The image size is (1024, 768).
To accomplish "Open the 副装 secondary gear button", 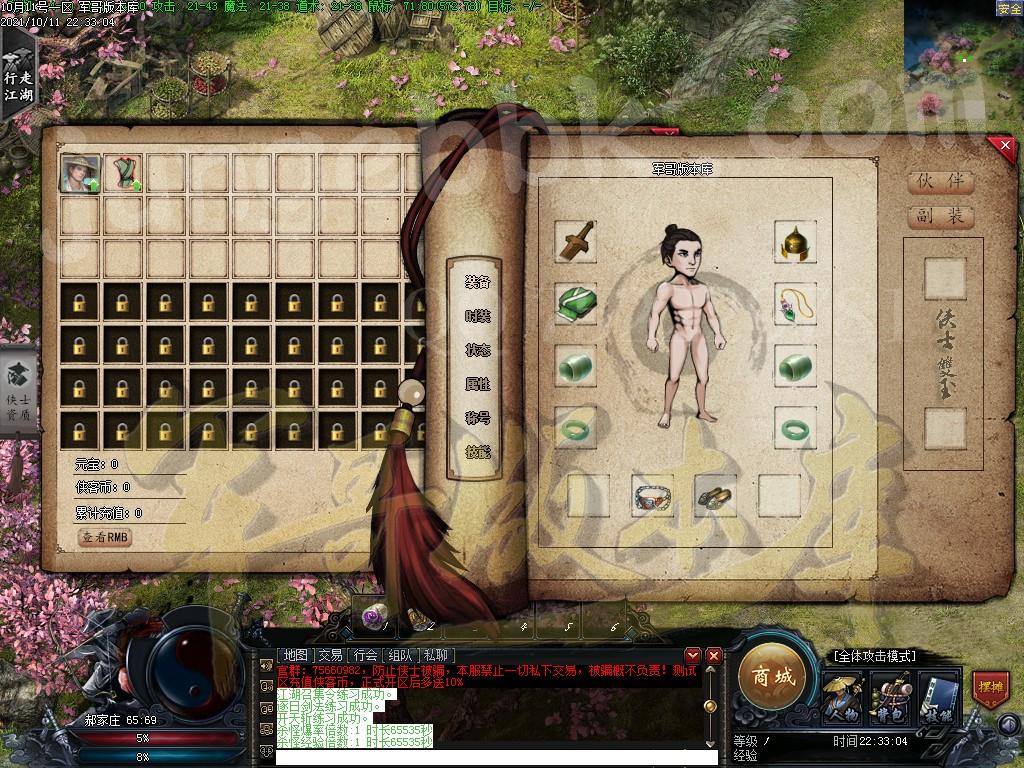I will [940, 216].
